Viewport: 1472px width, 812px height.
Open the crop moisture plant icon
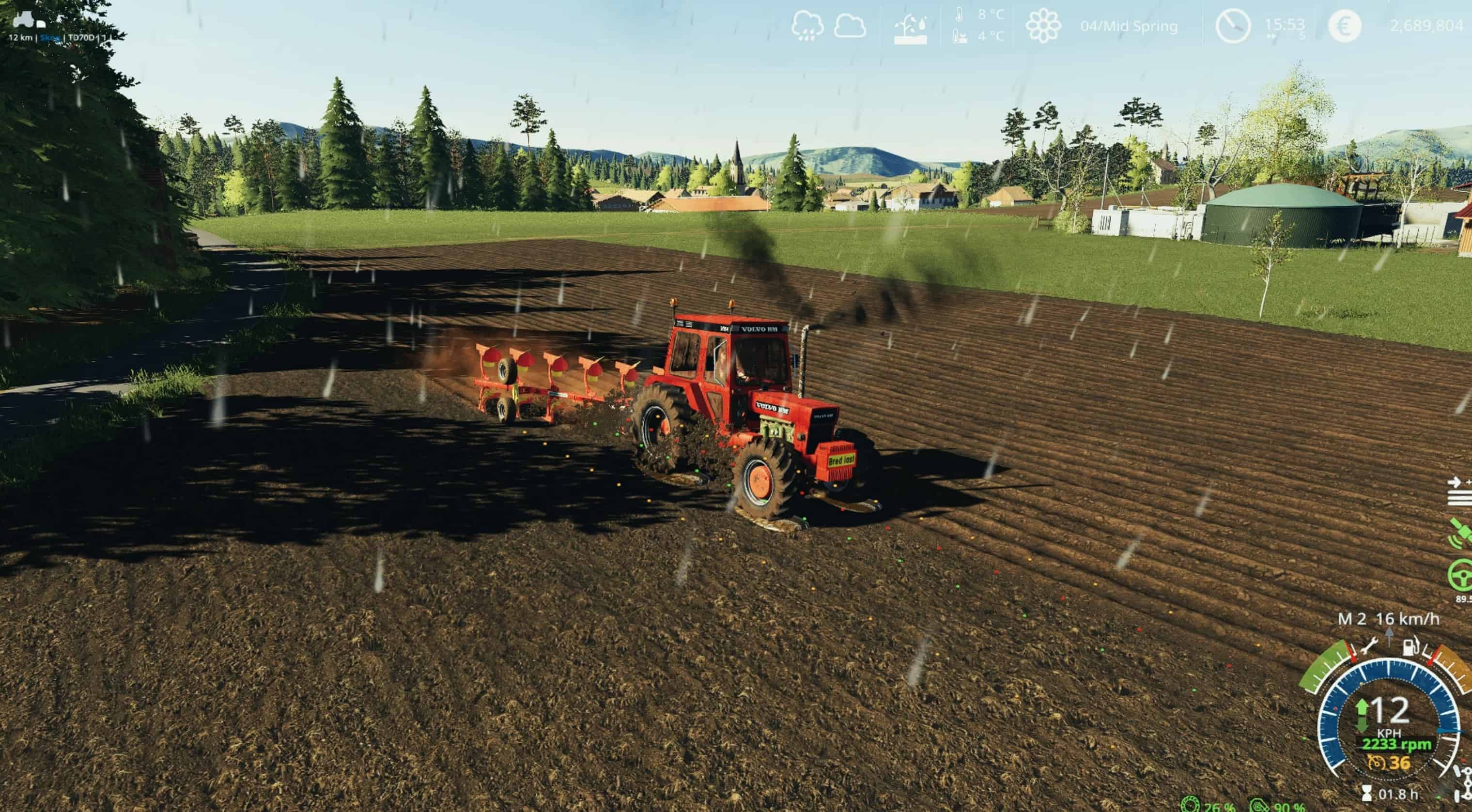tap(910, 29)
